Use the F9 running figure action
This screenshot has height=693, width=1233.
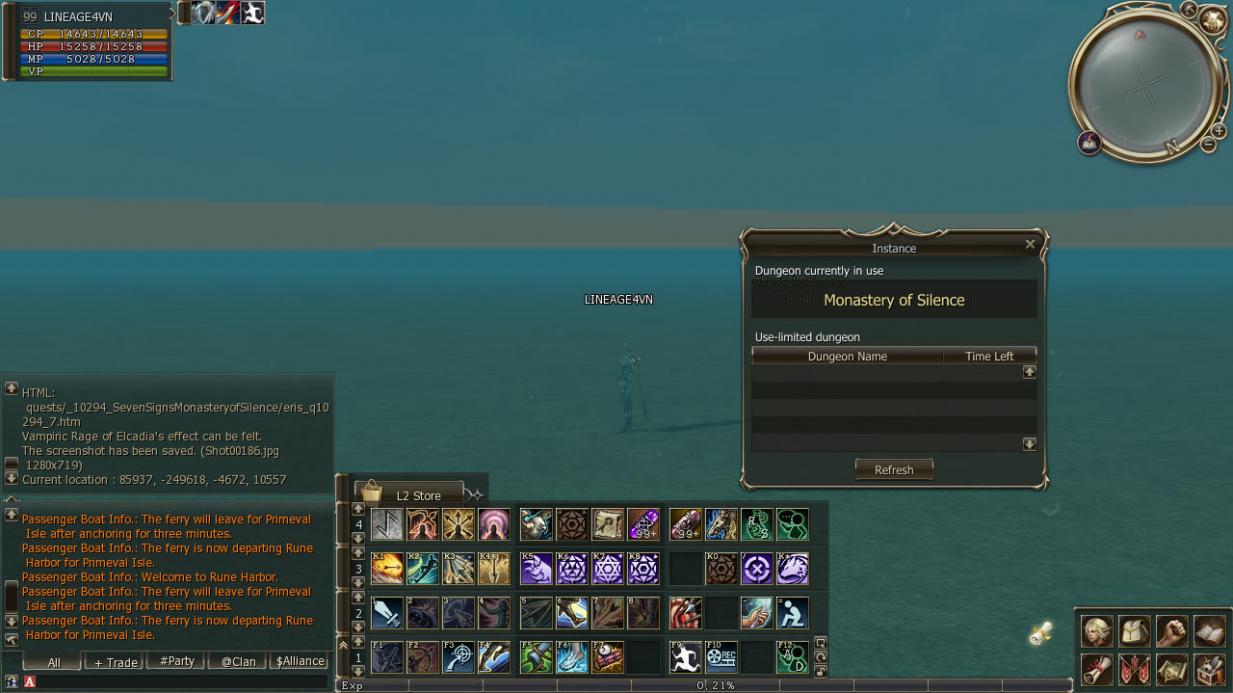coord(685,657)
